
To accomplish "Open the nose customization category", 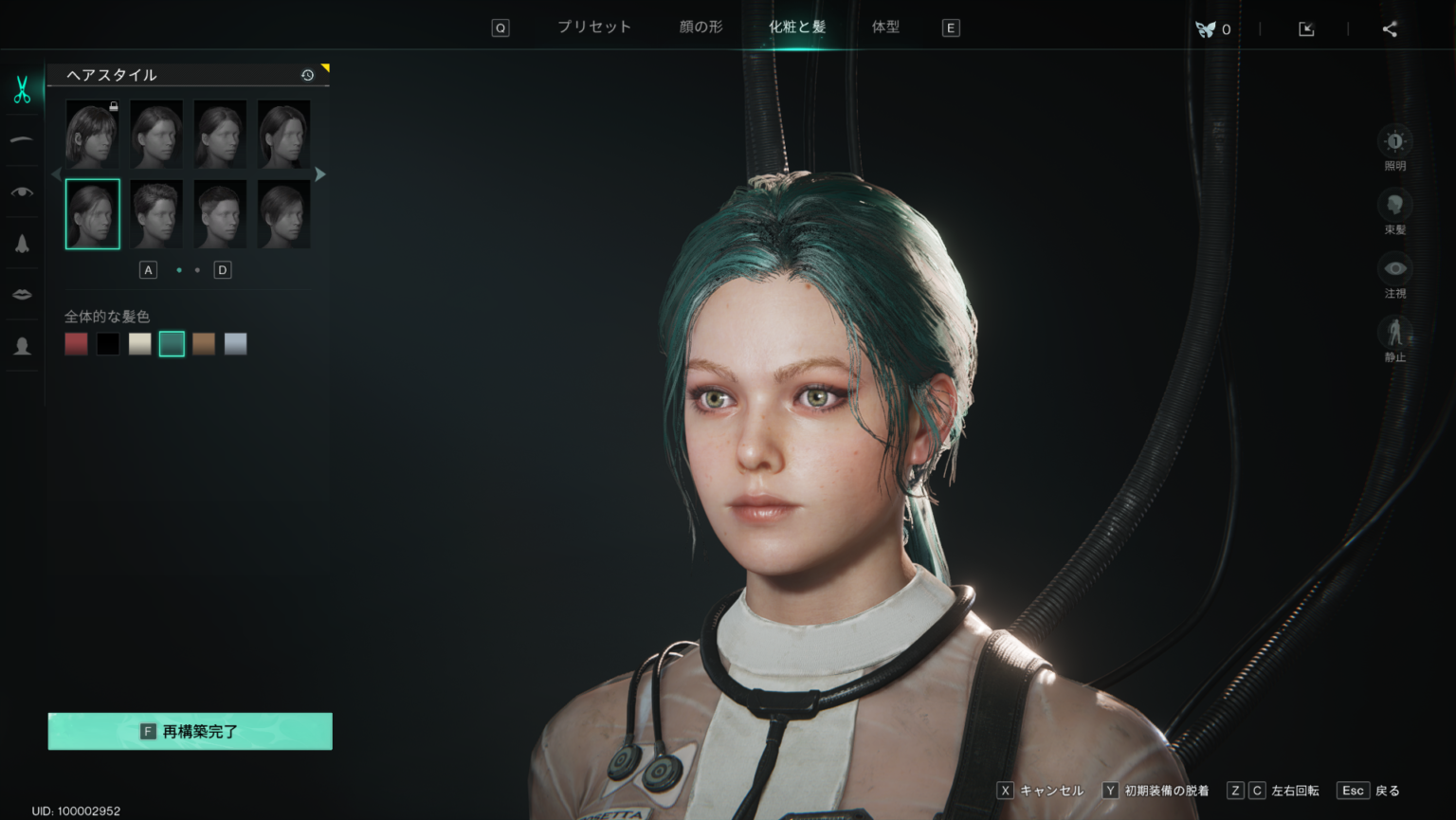I will [22, 244].
